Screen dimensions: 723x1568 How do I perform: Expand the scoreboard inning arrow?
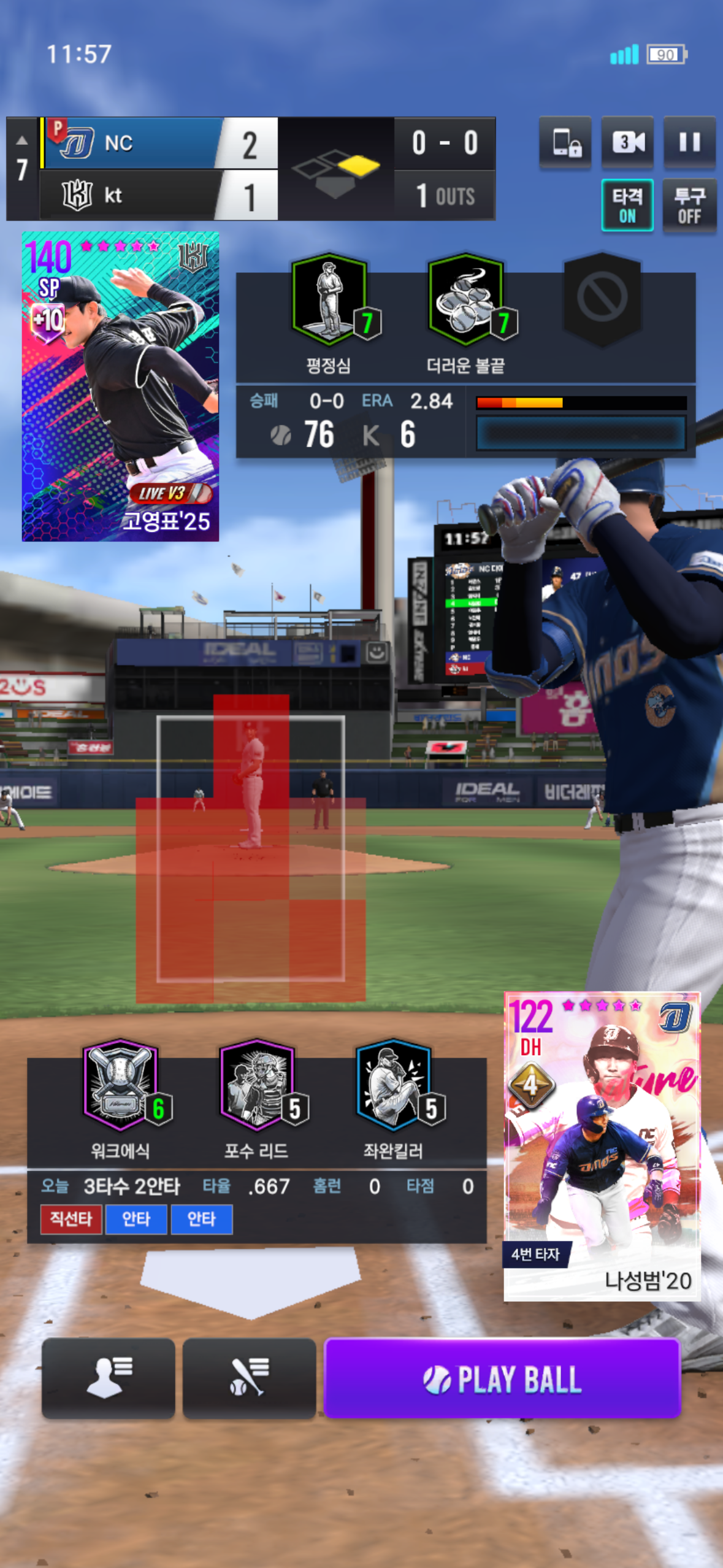(22, 140)
